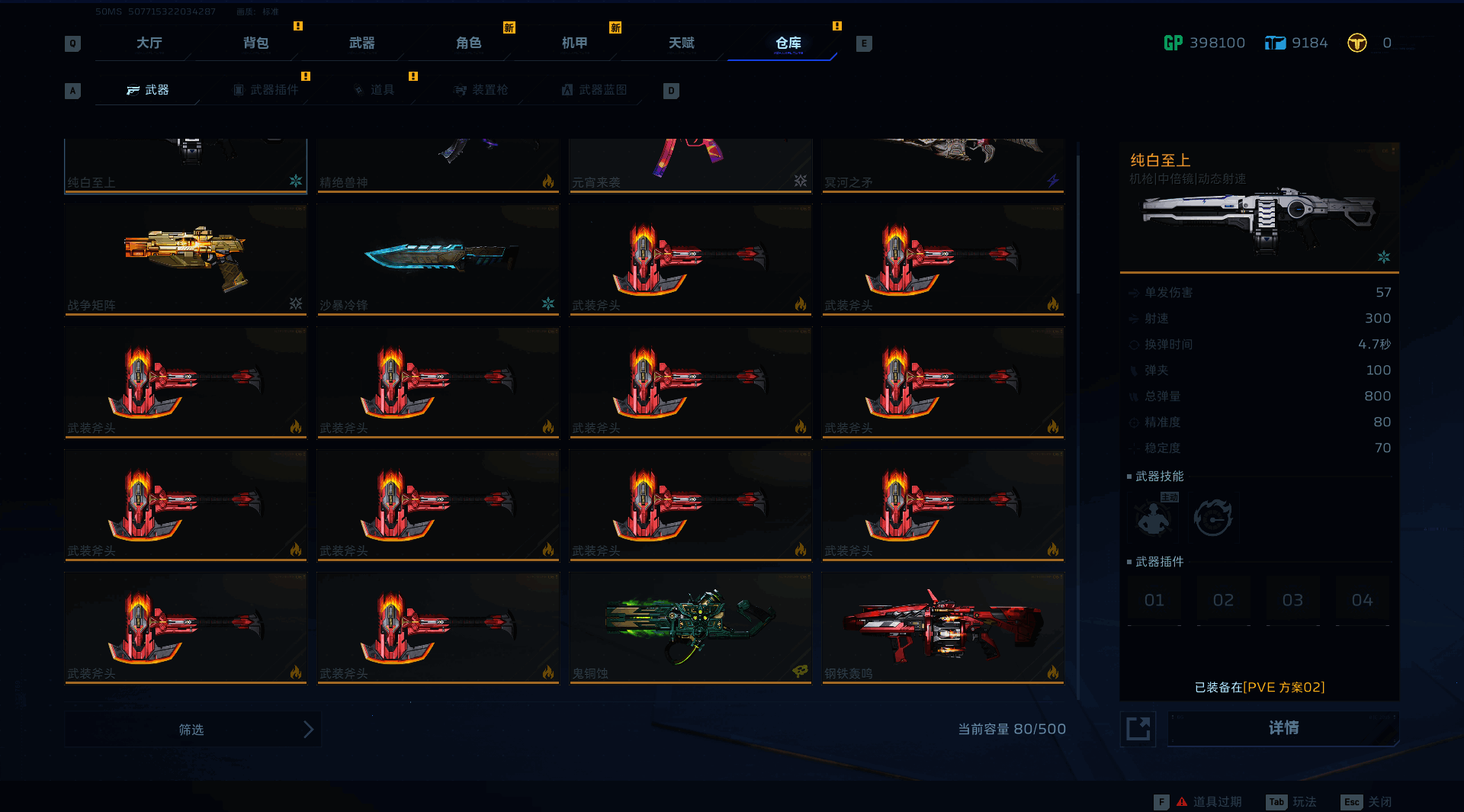
Task: Open the 背包 backpack tab
Action: tap(255, 43)
